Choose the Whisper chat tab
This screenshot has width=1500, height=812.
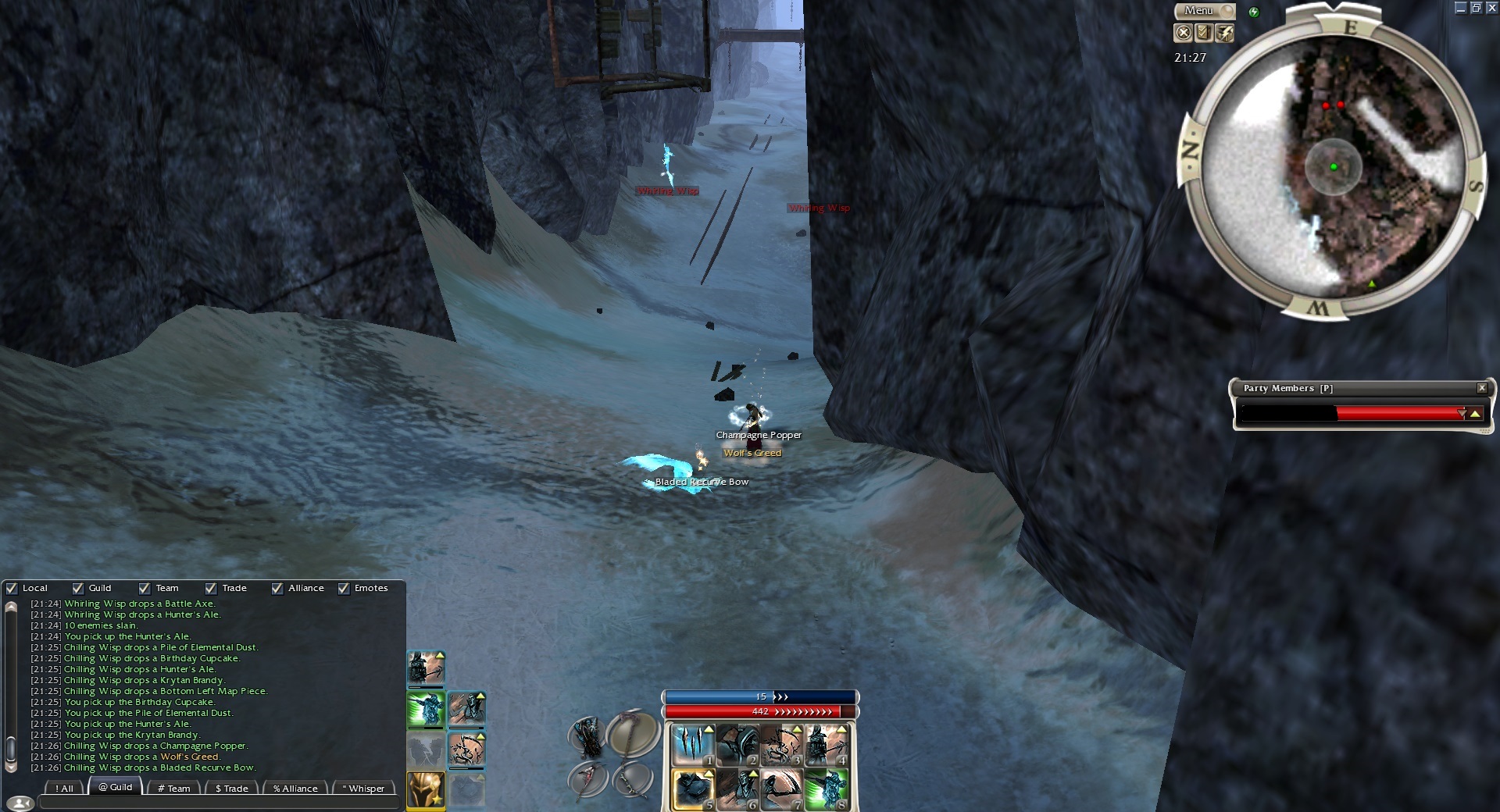pyautogui.click(x=363, y=788)
